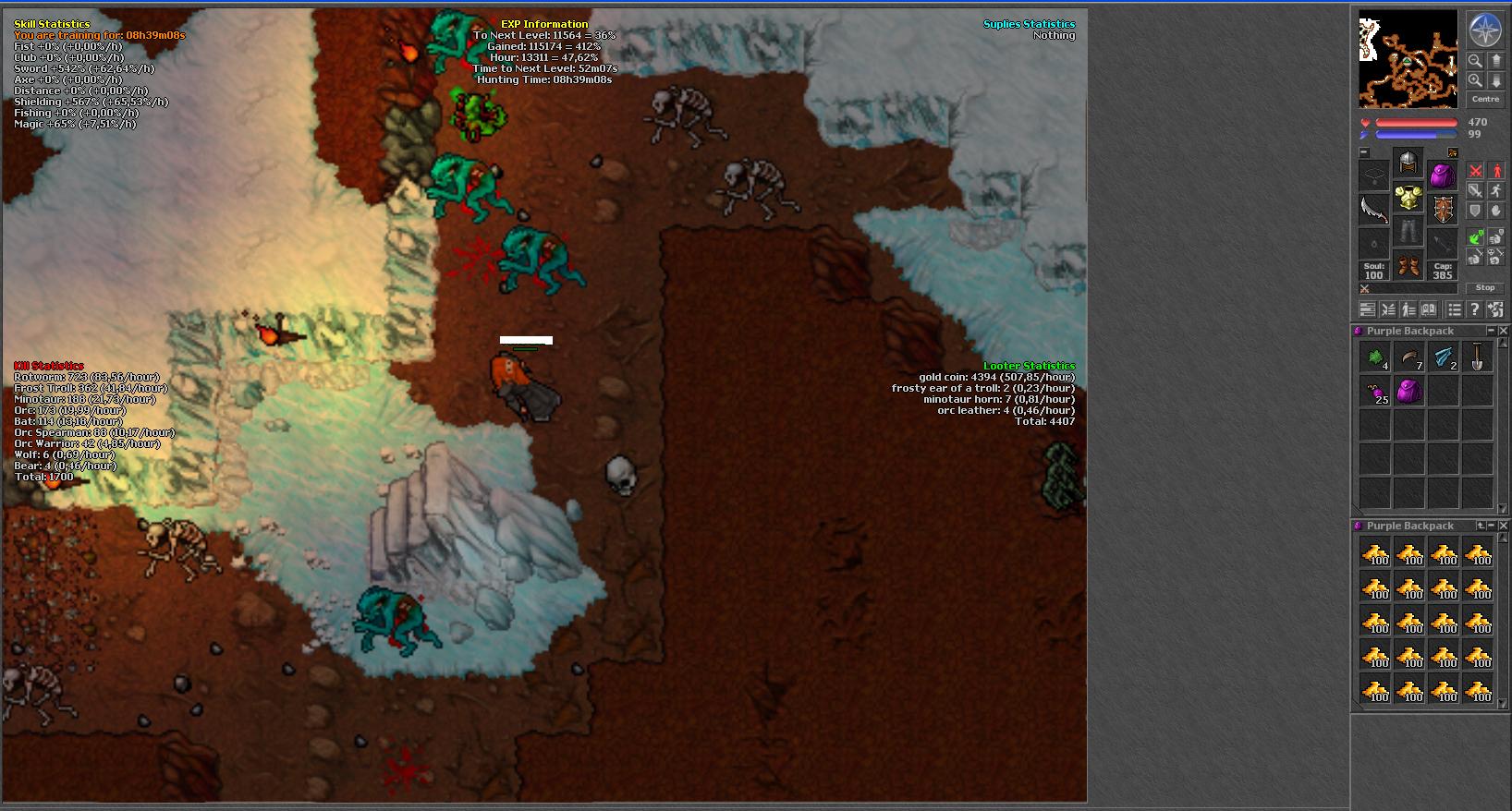Screen dimensions: 1512x811
Task: Select the studded shield slot
Action: 1443,210
